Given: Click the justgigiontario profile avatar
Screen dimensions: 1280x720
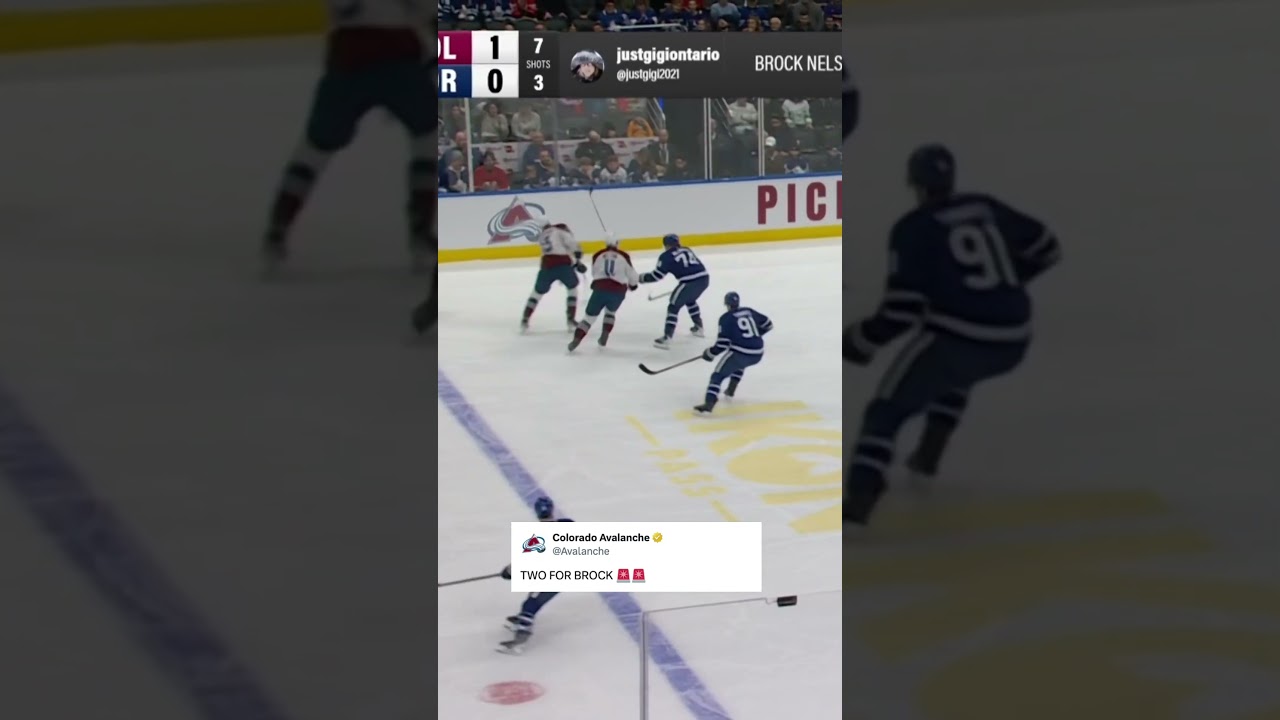Looking at the screenshot, I should pos(587,65).
